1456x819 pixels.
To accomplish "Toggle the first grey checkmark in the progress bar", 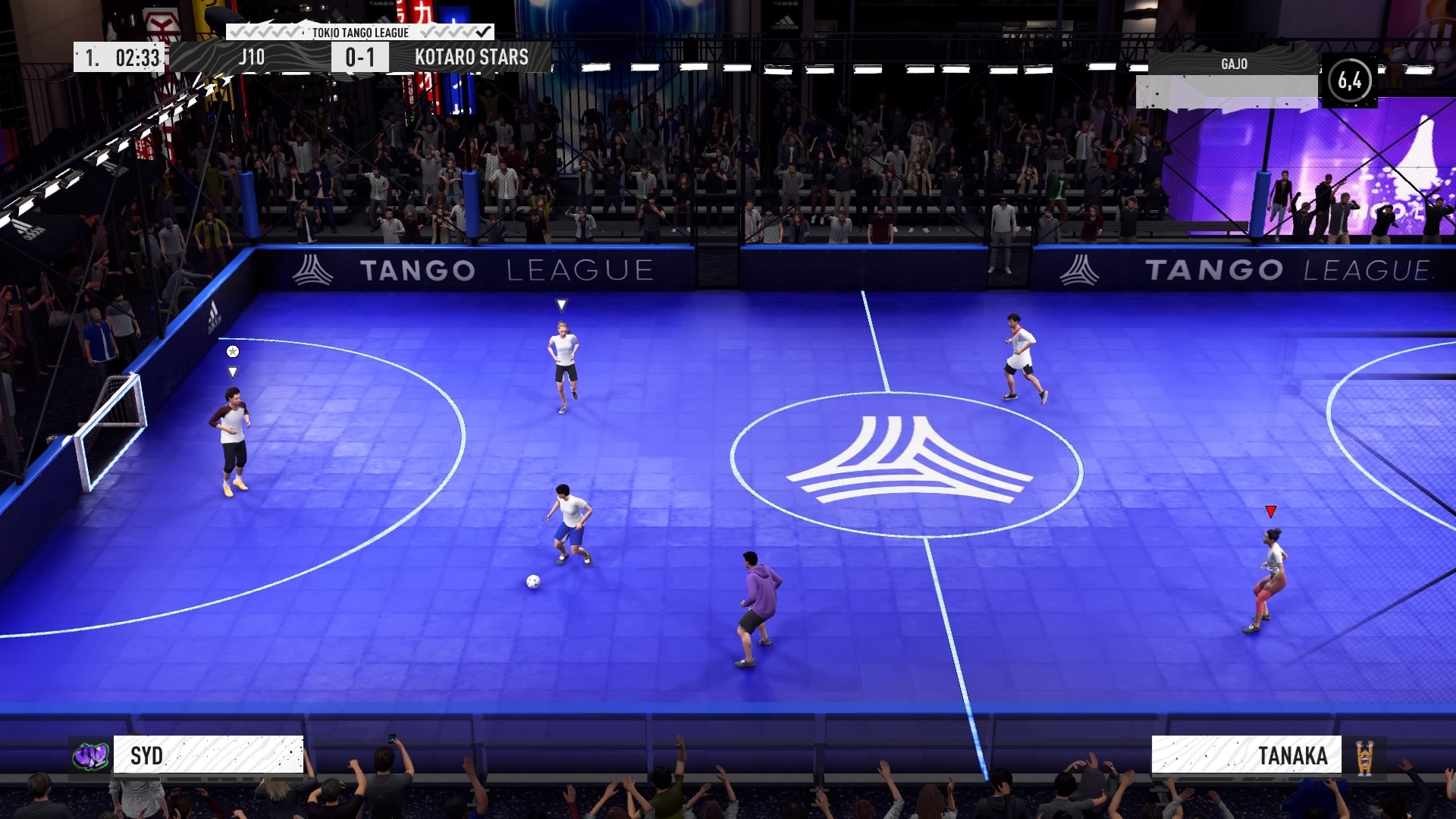I will click(235, 33).
